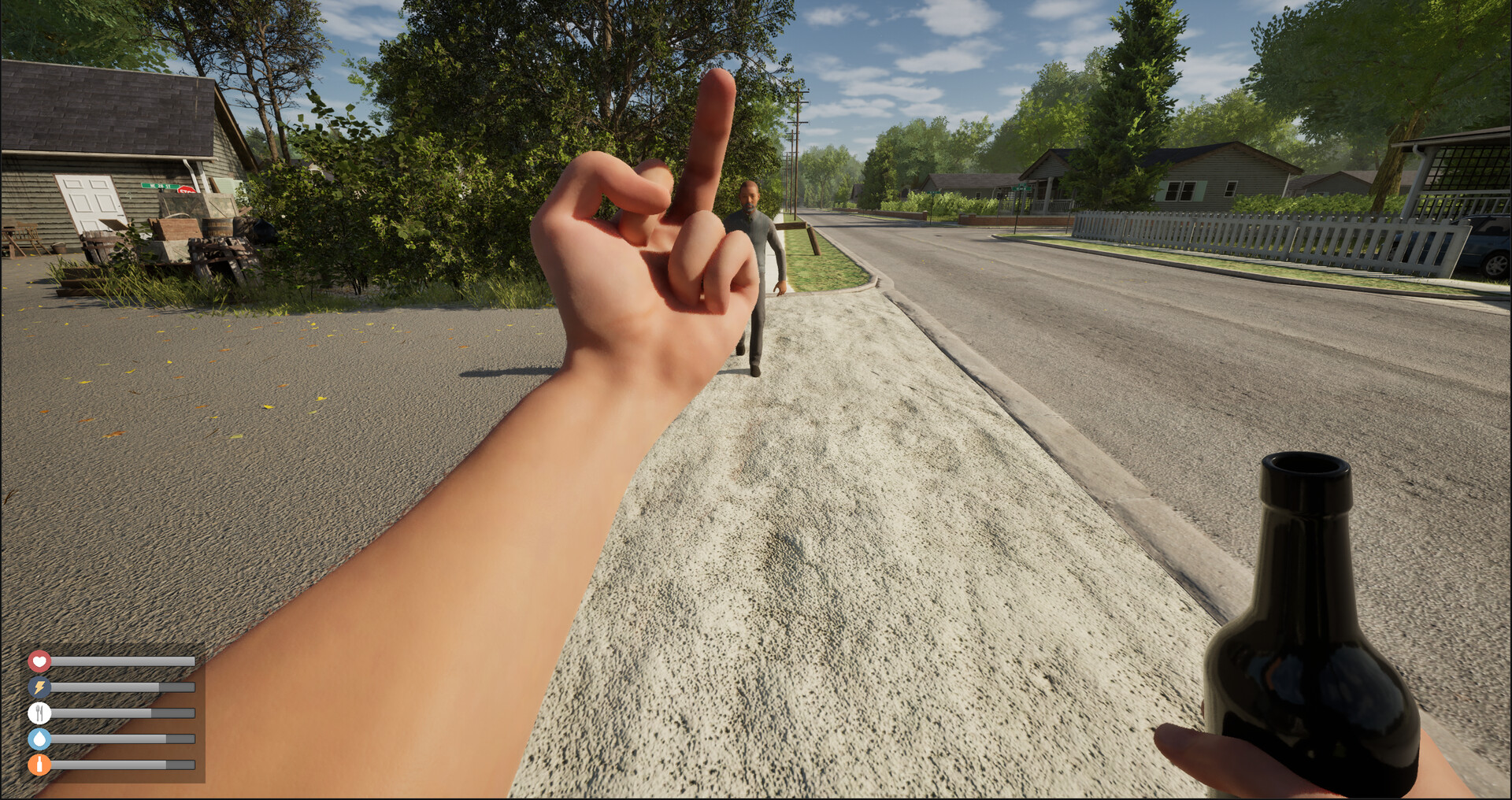Image resolution: width=1512 pixels, height=800 pixels.
Task: Click the lightning bolt energy icon
Action: tap(39, 687)
